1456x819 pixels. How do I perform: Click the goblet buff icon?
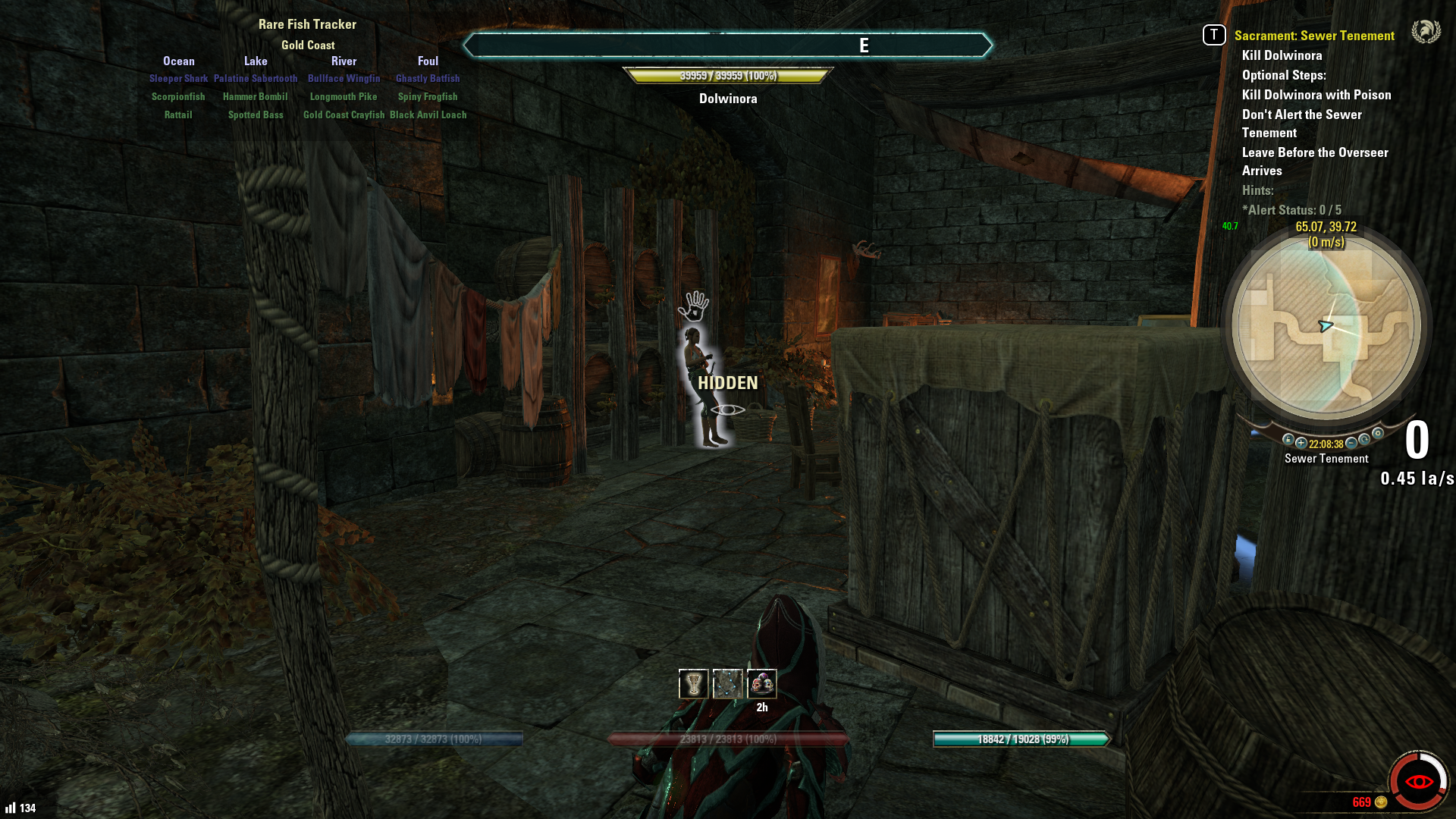pyautogui.click(x=693, y=684)
